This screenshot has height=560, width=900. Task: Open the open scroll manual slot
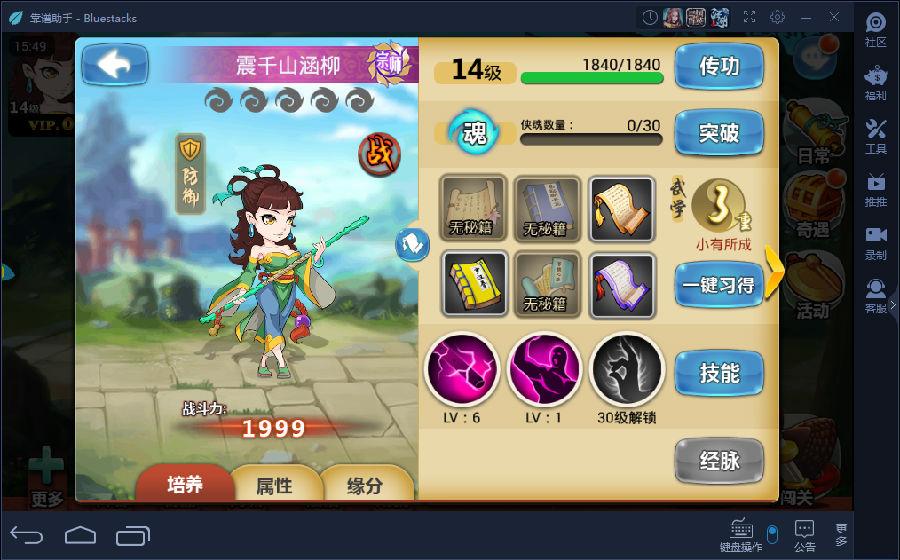pos(621,209)
